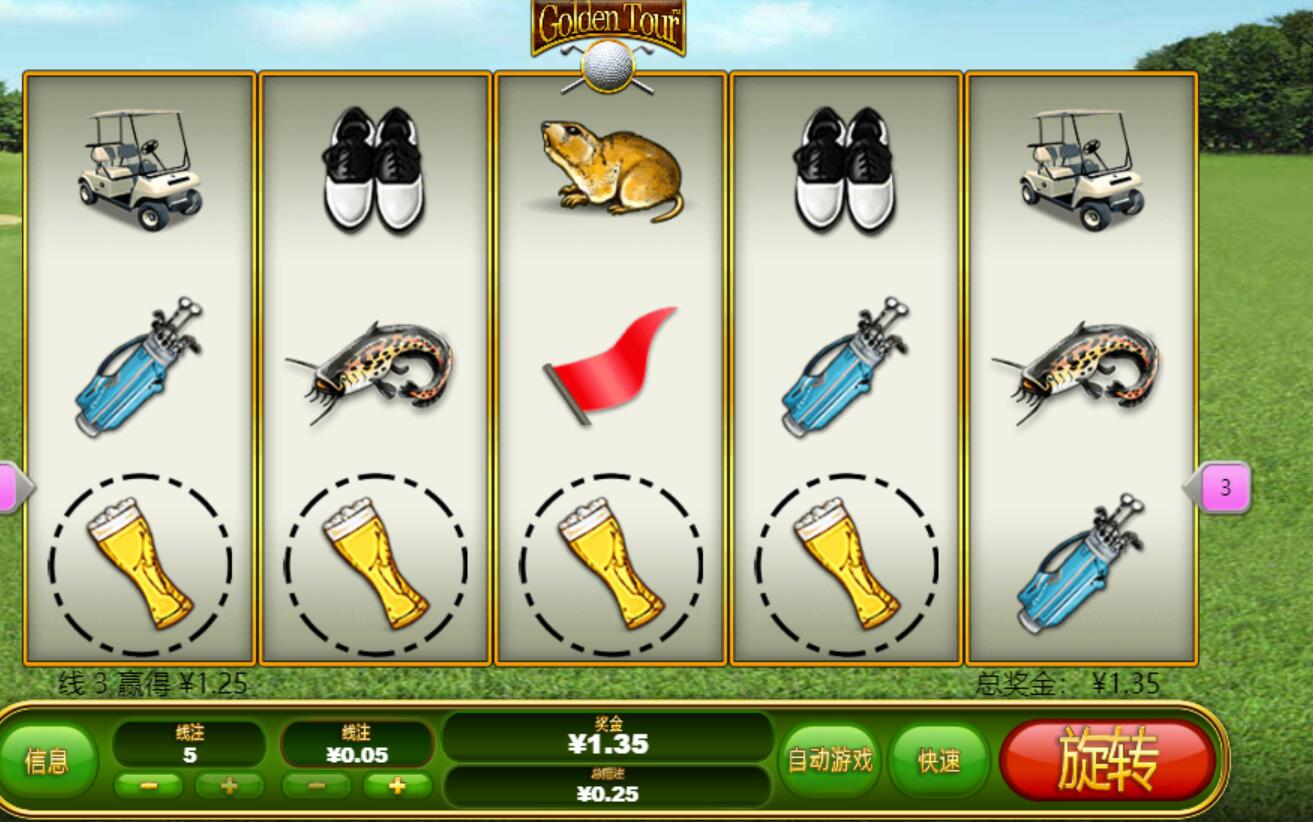Lower the ¥0.05 line bet

[316, 786]
